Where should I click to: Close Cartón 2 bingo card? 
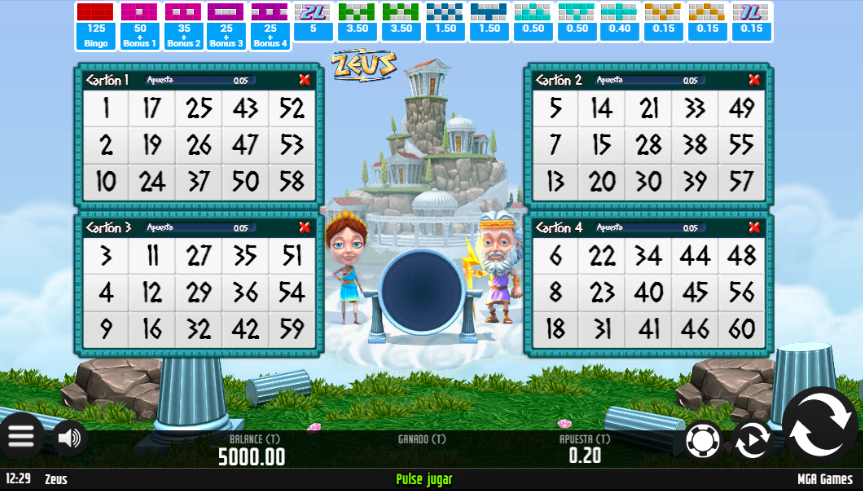(x=754, y=80)
